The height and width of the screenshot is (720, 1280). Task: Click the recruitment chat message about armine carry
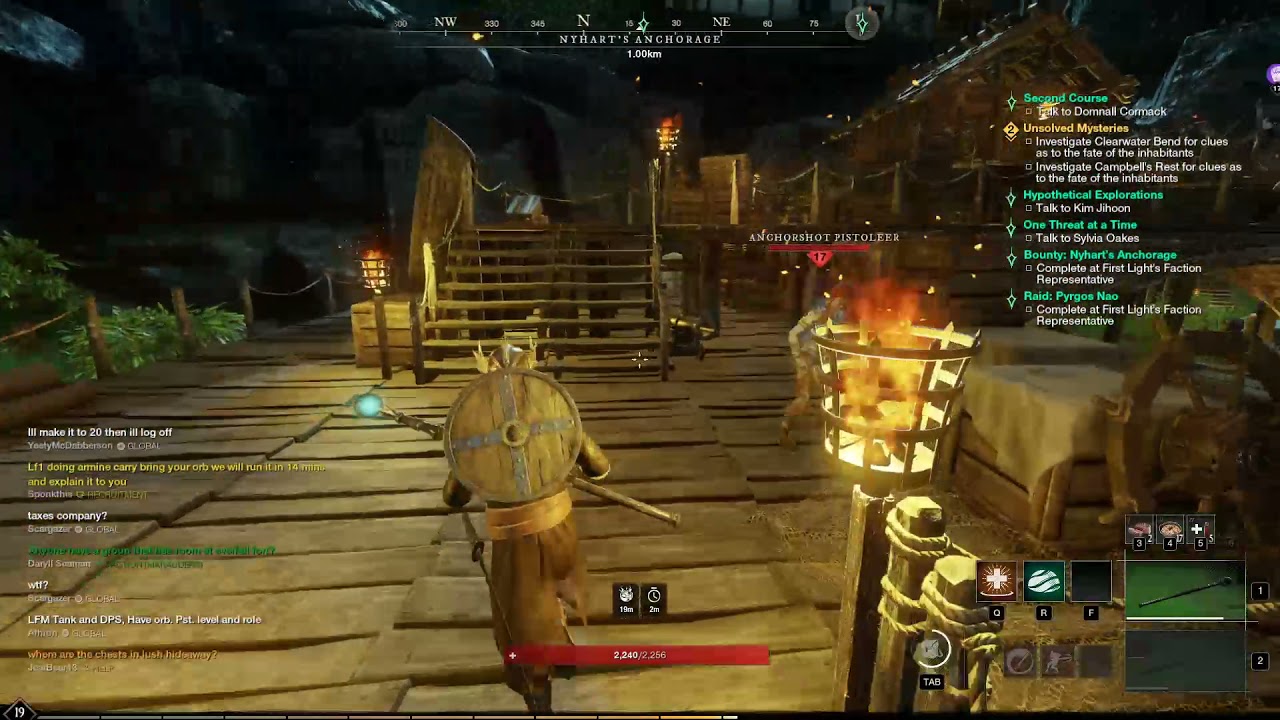pyautogui.click(x=176, y=474)
